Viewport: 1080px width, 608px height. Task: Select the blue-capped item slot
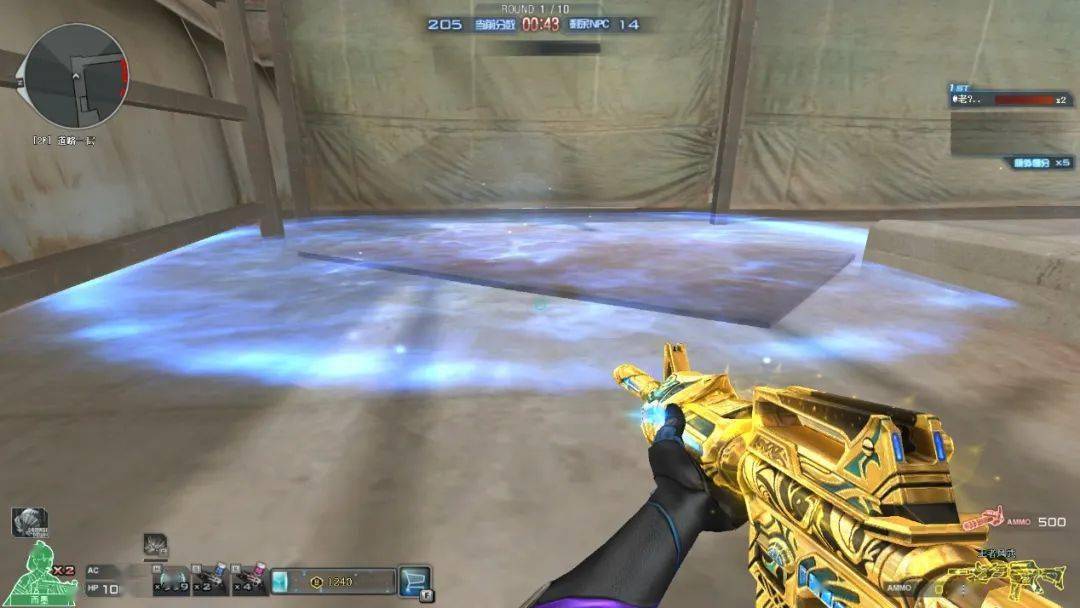209,580
